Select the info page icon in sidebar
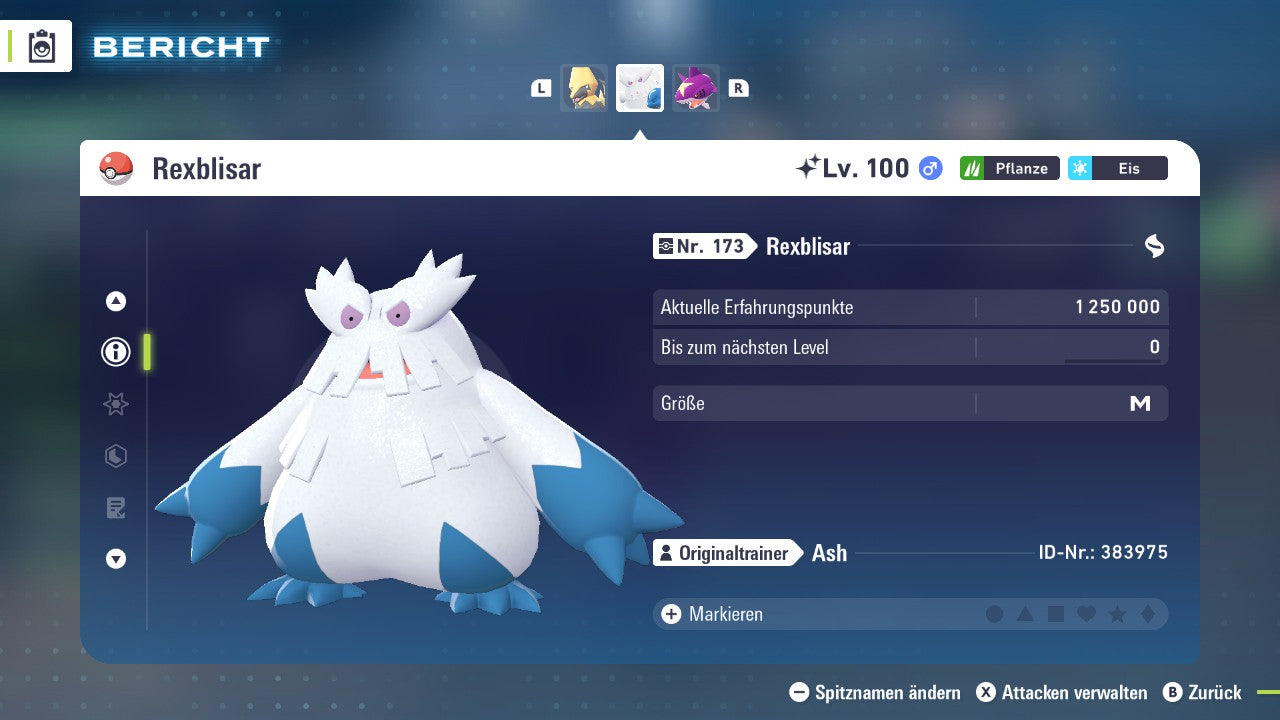Image resolution: width=1280 pixels, height=720 pixels. 115,352
